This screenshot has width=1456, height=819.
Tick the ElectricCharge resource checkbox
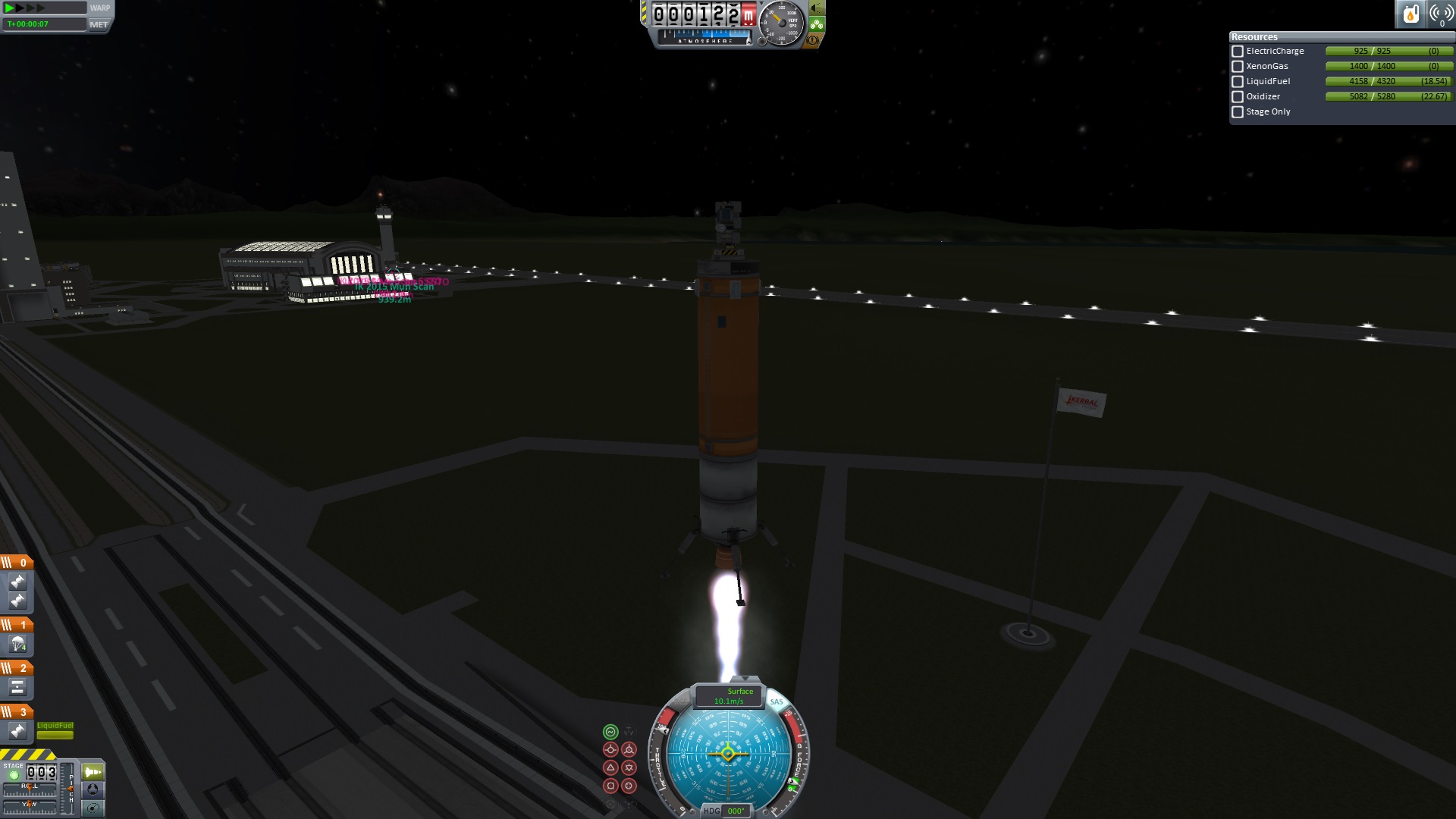coord(1238,52)
